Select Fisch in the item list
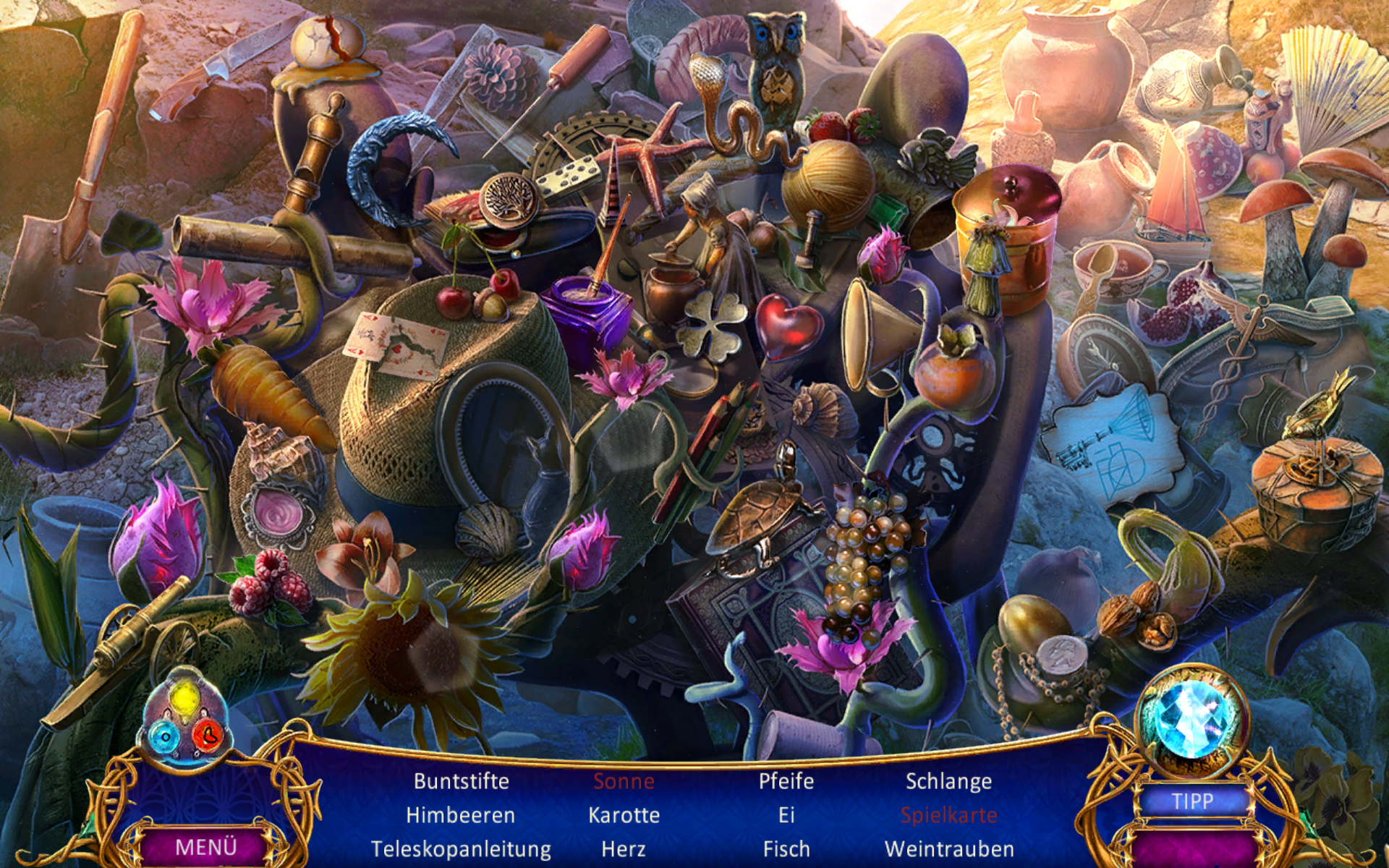Image resolution: width=1389 pixels, height=868 pixels. pos(786,848)
